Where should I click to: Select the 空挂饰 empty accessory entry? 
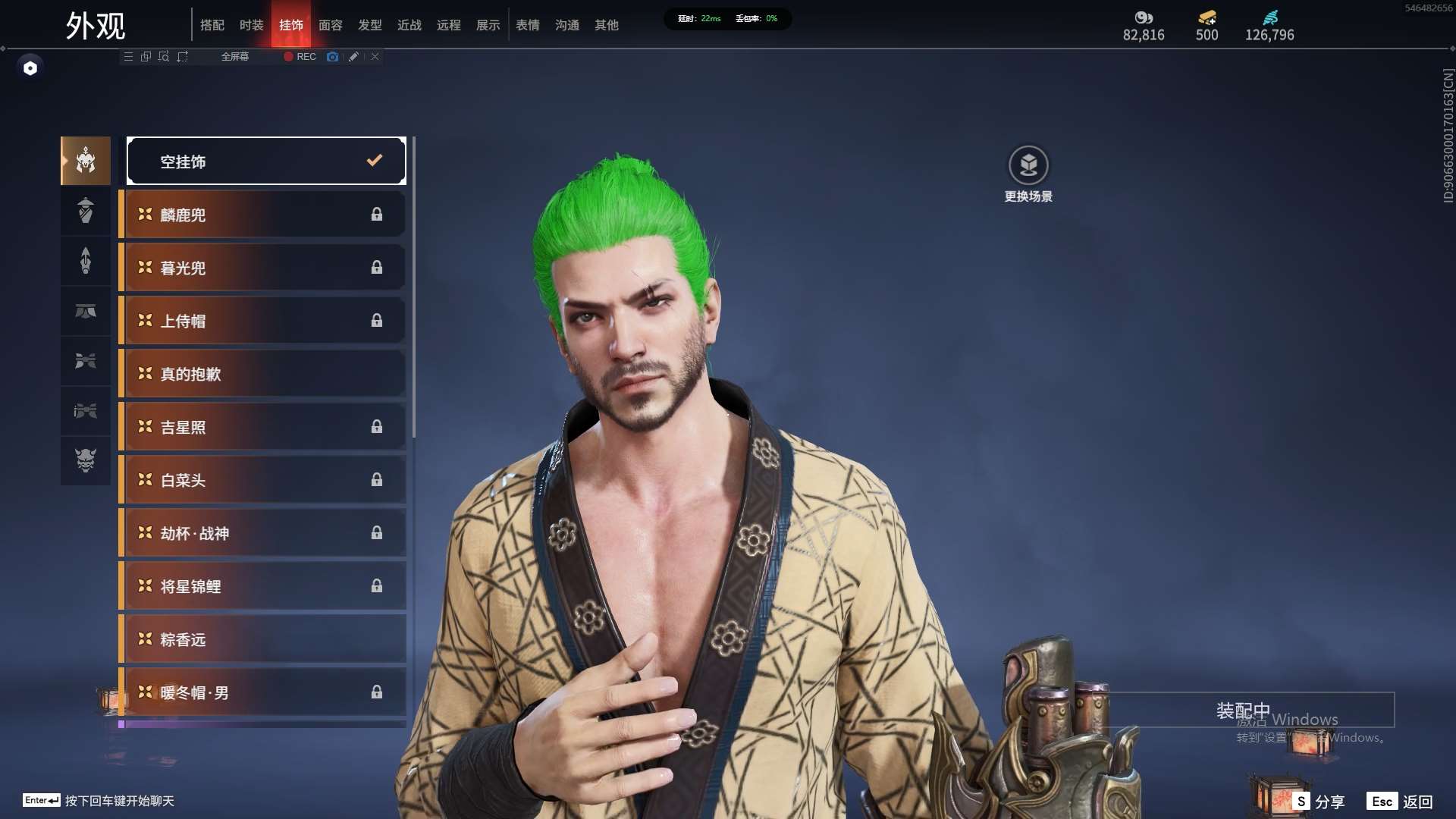coord(266,161)
